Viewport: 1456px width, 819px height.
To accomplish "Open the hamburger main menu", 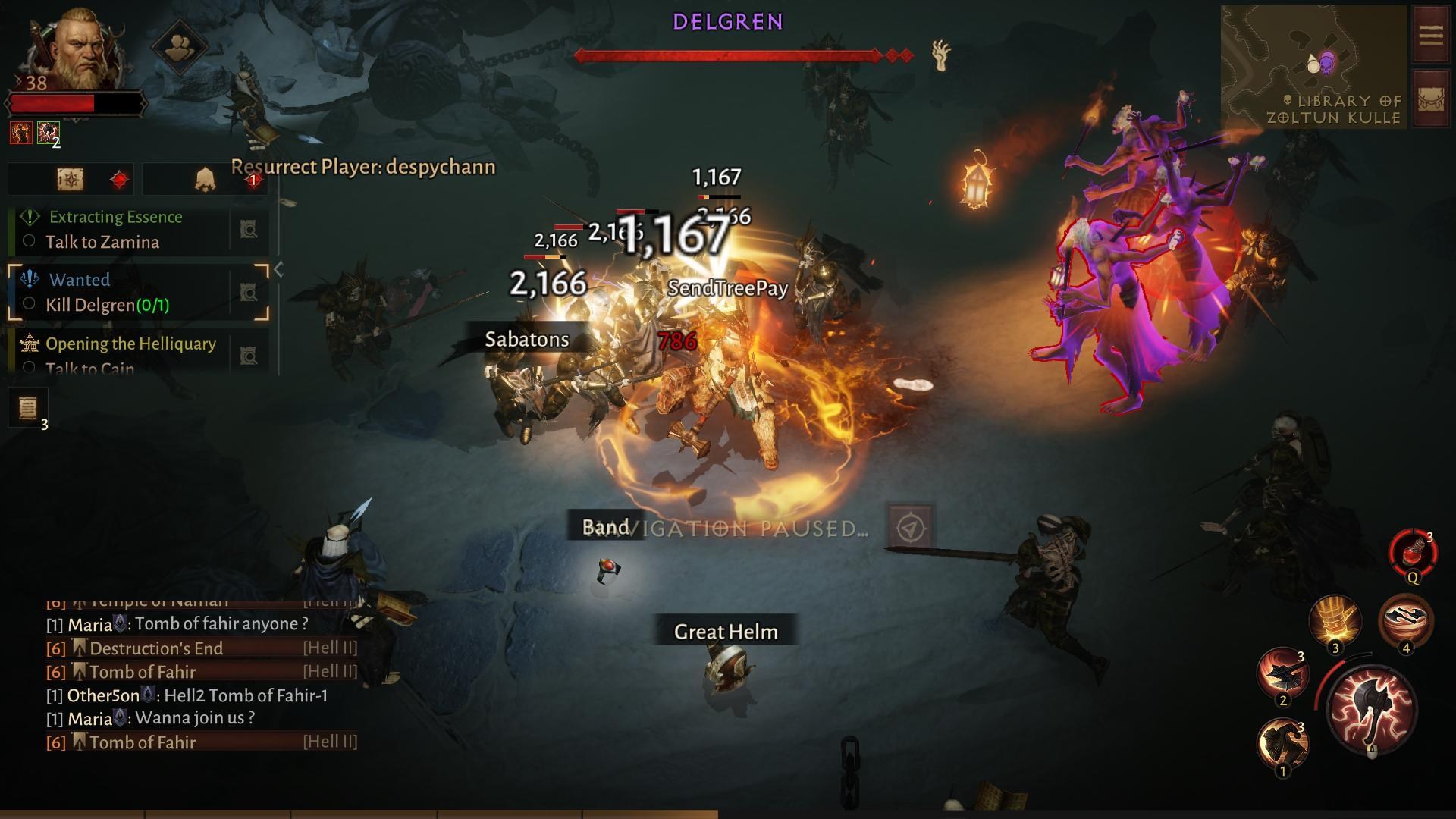I will (x=1431, y=35).
